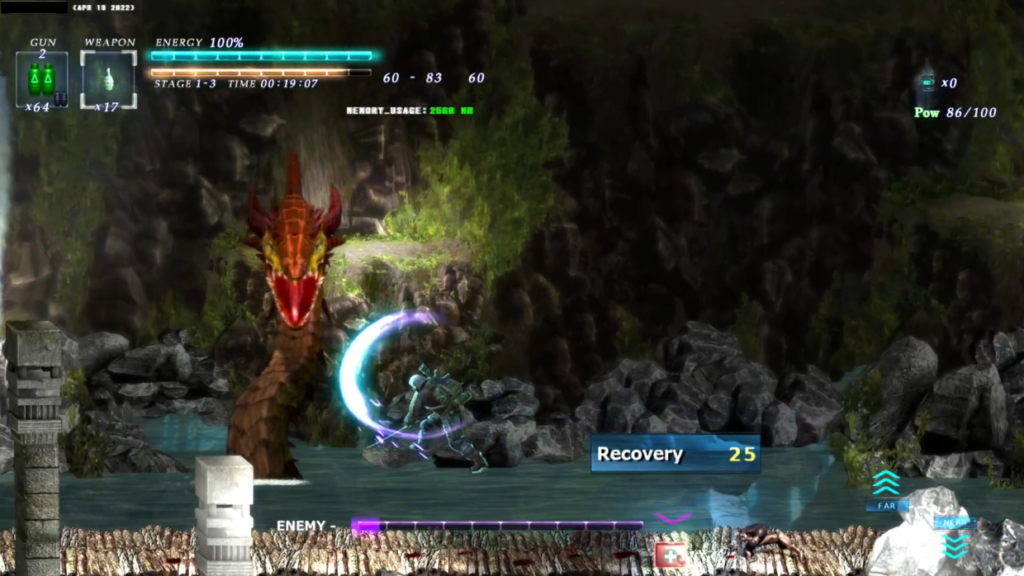
Task: Click the red first-aid kit icon
Action: [669, 553]
